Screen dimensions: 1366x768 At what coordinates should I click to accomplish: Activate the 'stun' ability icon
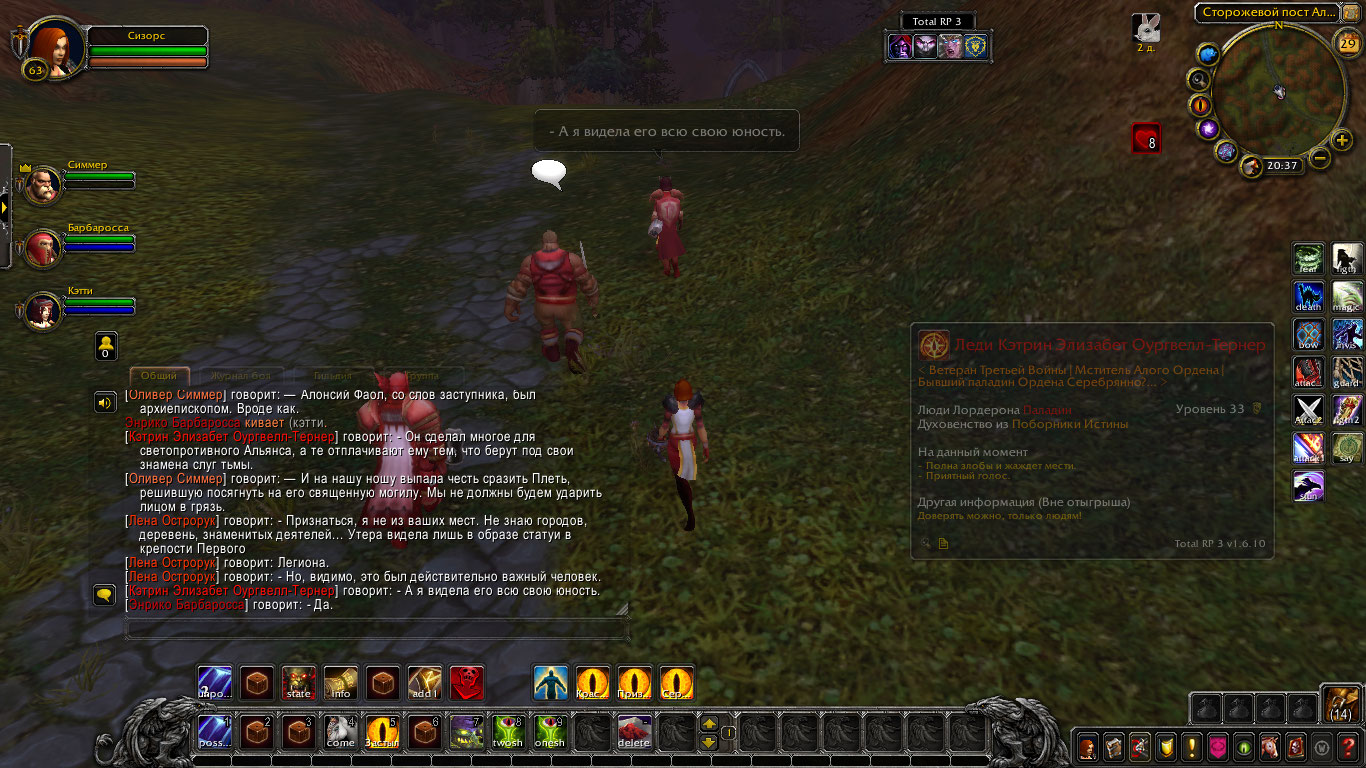point(1309,487)
